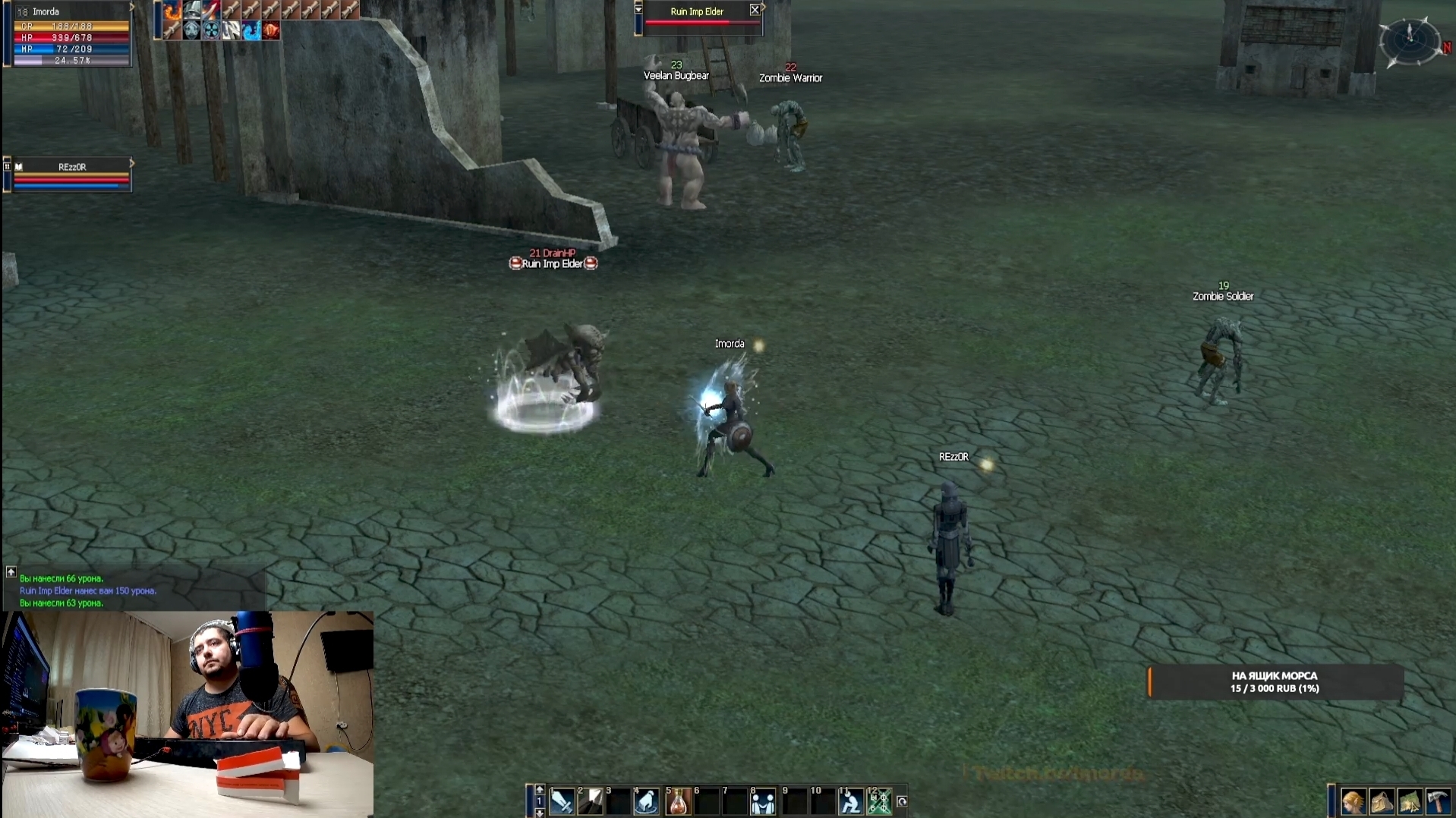Trigger the pick-up hand action in slot 4
The width and height of the screenshot is (1456, 818).
coord(647,801)
